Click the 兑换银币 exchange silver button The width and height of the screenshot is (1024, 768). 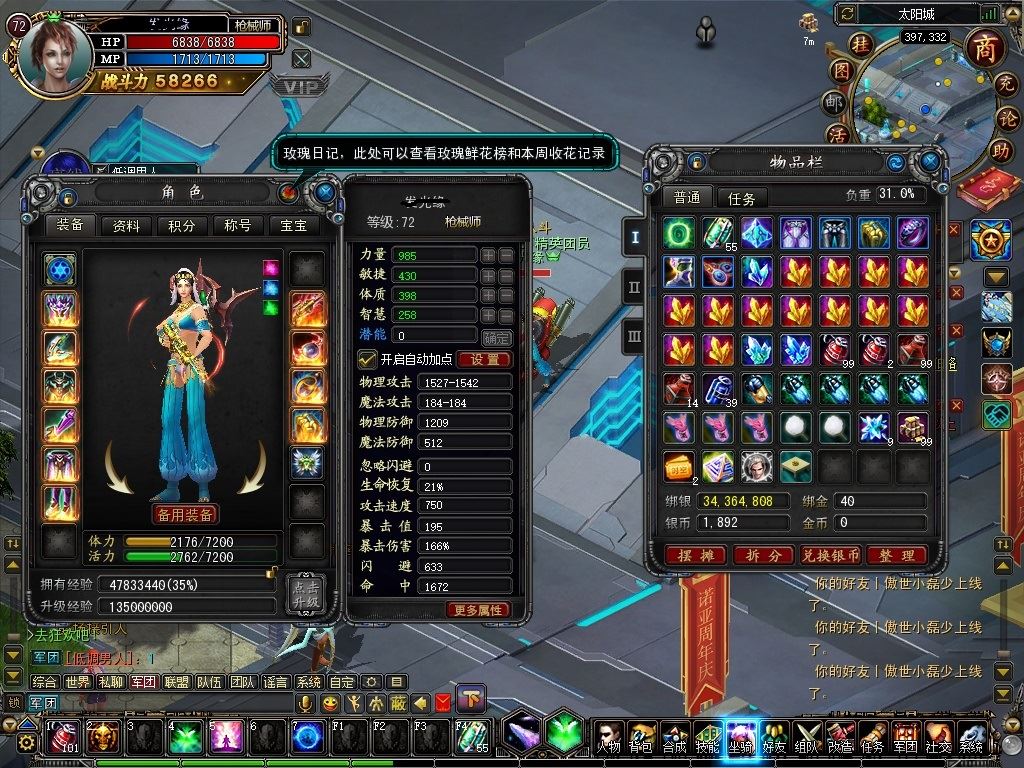[x=829, y=555]
